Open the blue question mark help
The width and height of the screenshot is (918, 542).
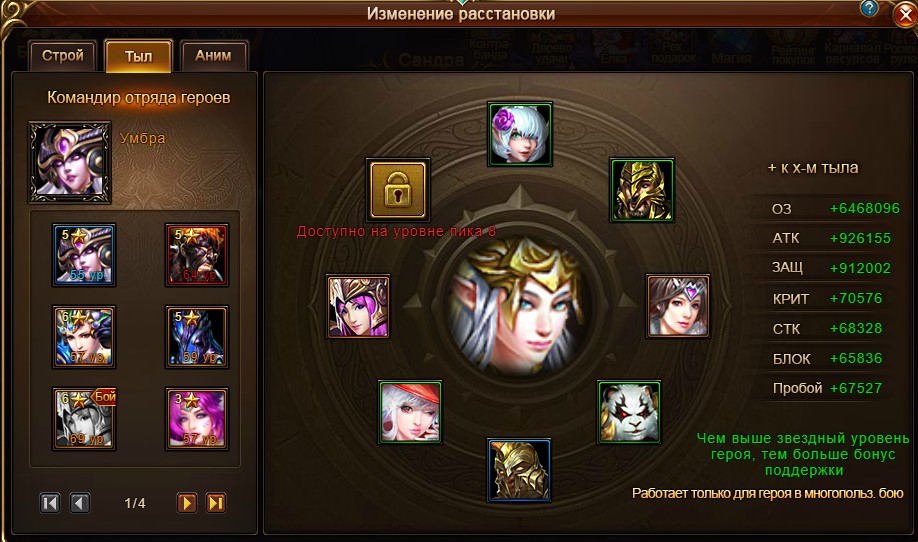[x=870, y=8]
